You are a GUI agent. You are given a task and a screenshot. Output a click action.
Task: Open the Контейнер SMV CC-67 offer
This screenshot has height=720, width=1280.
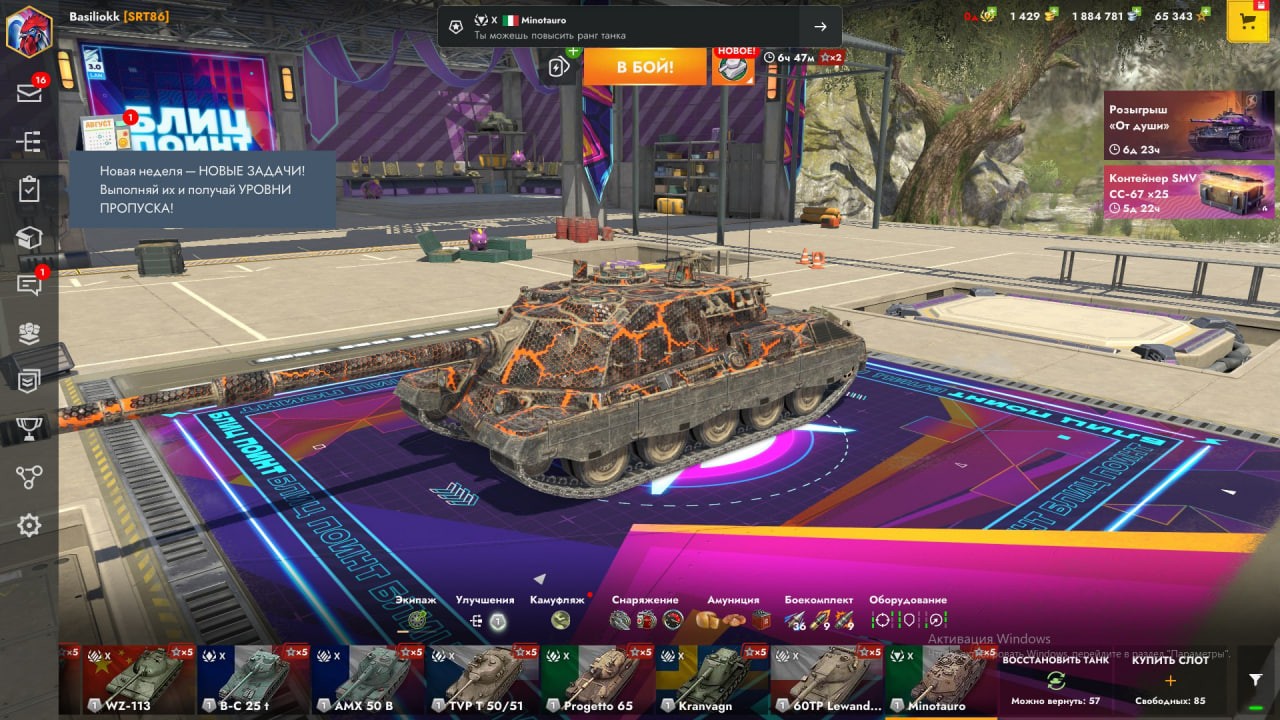click(1189, 191)
